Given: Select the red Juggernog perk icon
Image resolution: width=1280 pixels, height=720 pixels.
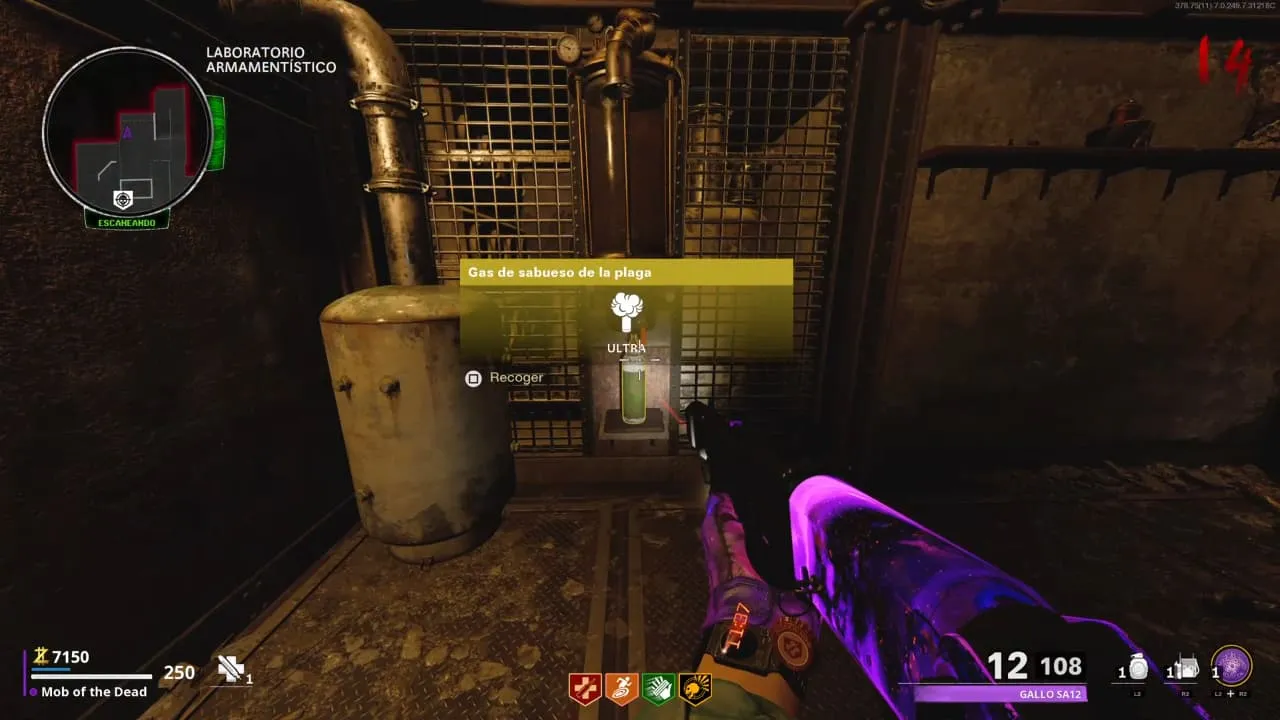Looking at the screenshot, I should tap(583, 688).
